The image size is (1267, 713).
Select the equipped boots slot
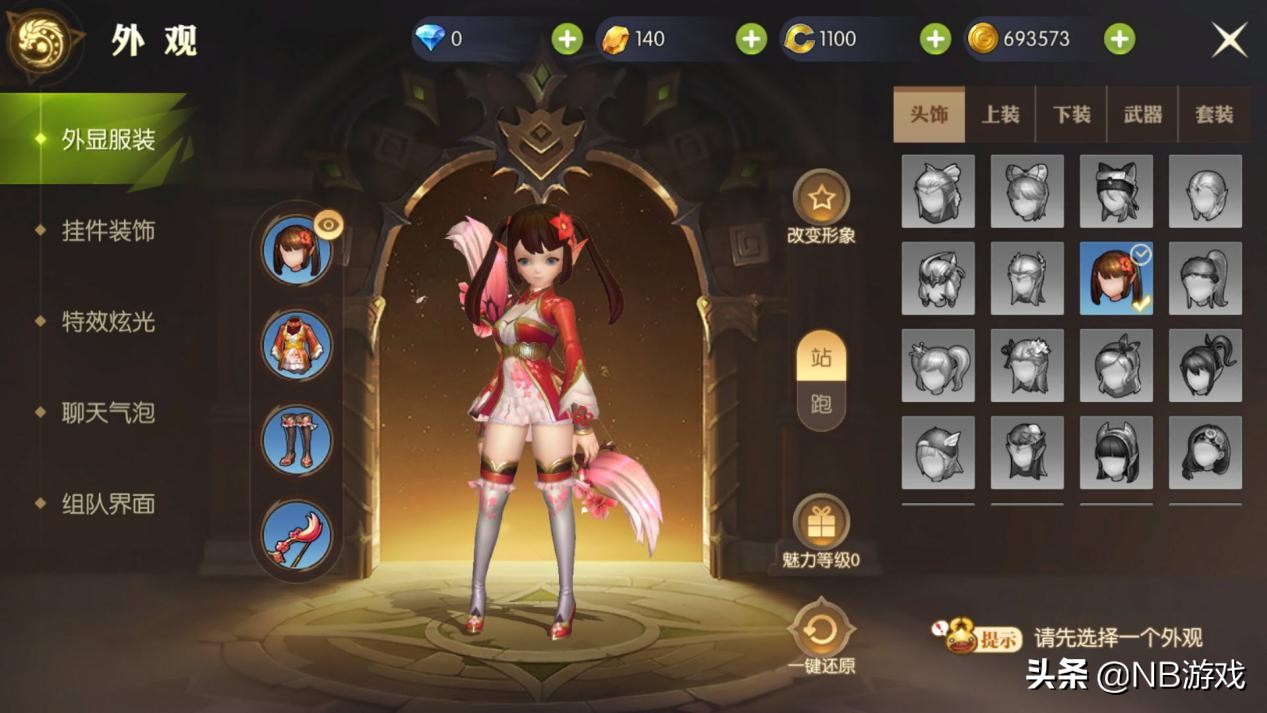coord(297,440)
